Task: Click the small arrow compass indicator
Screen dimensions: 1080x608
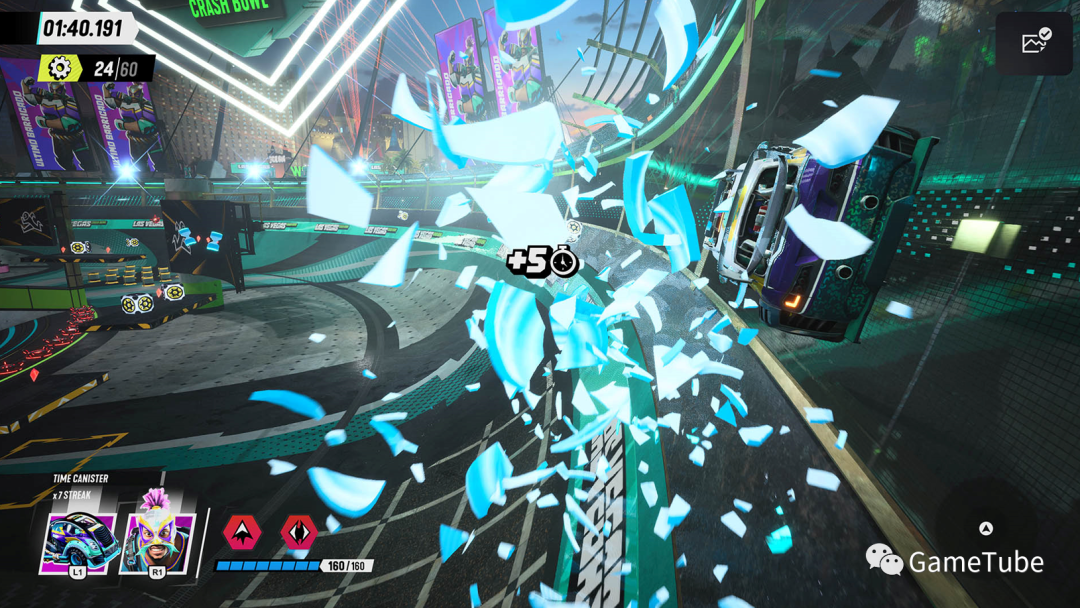Action: [x=986, y=529]
